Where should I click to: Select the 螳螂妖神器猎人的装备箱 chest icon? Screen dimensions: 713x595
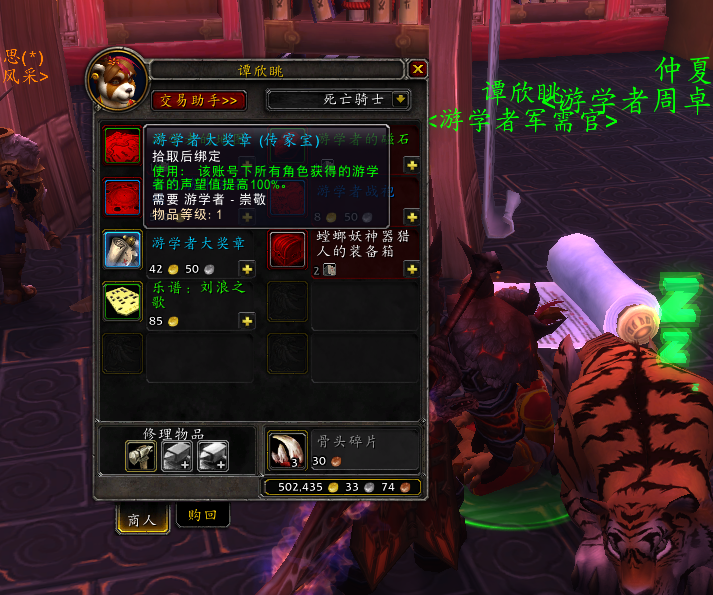(x=287, y=250)
